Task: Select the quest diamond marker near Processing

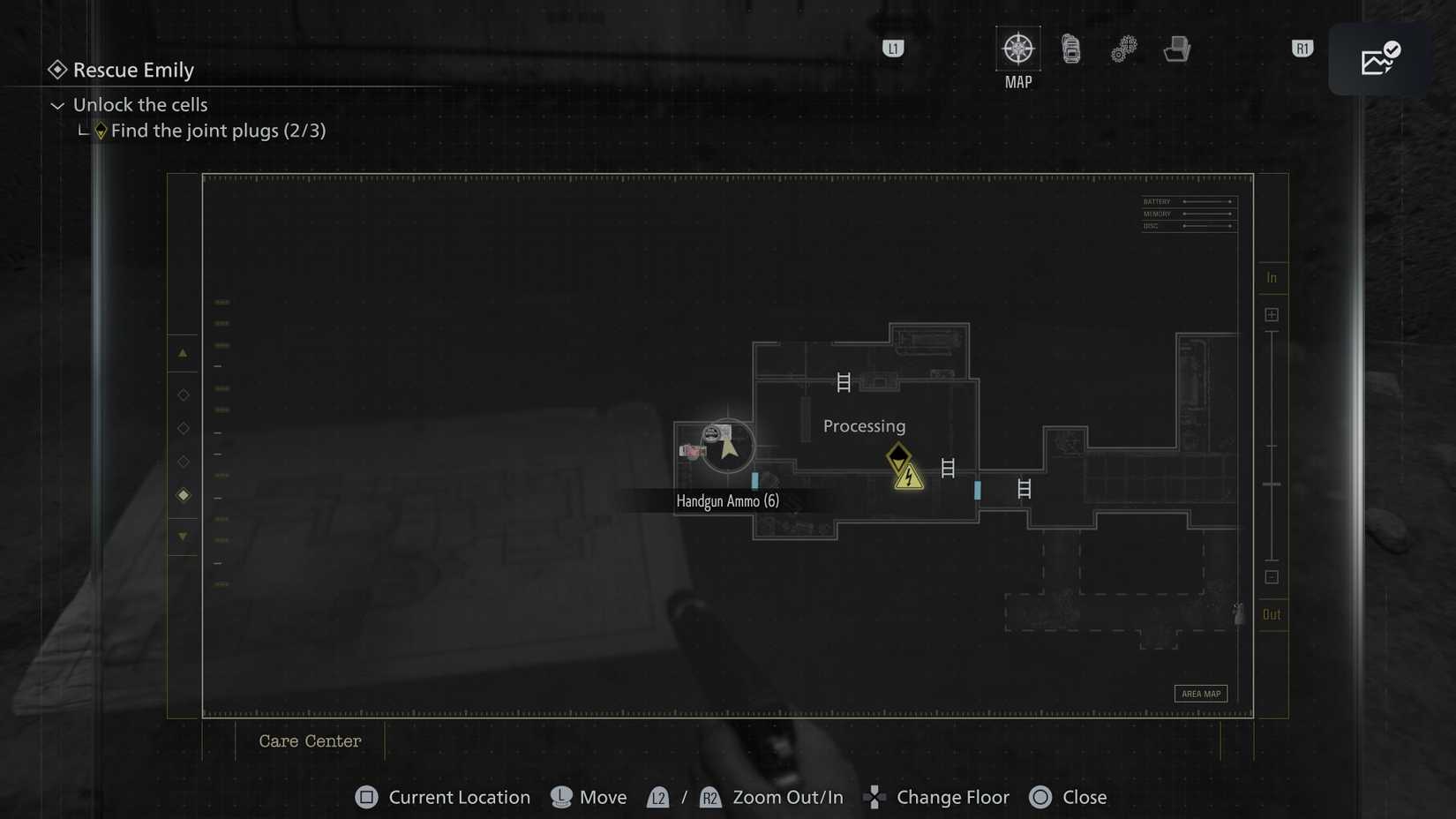Action: [897, 456]
